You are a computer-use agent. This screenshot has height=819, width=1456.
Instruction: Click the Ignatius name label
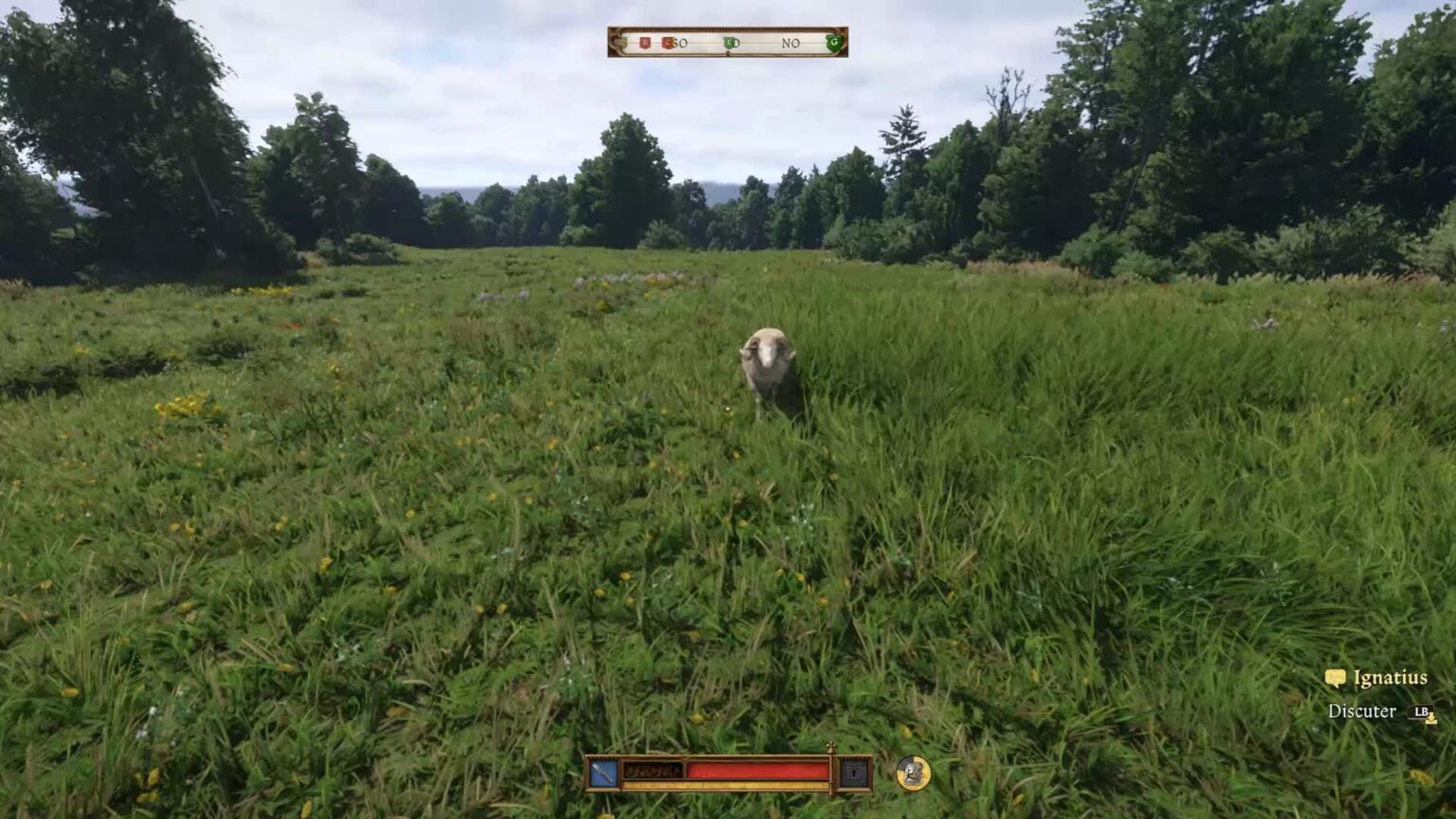(x=1390, y=678)
